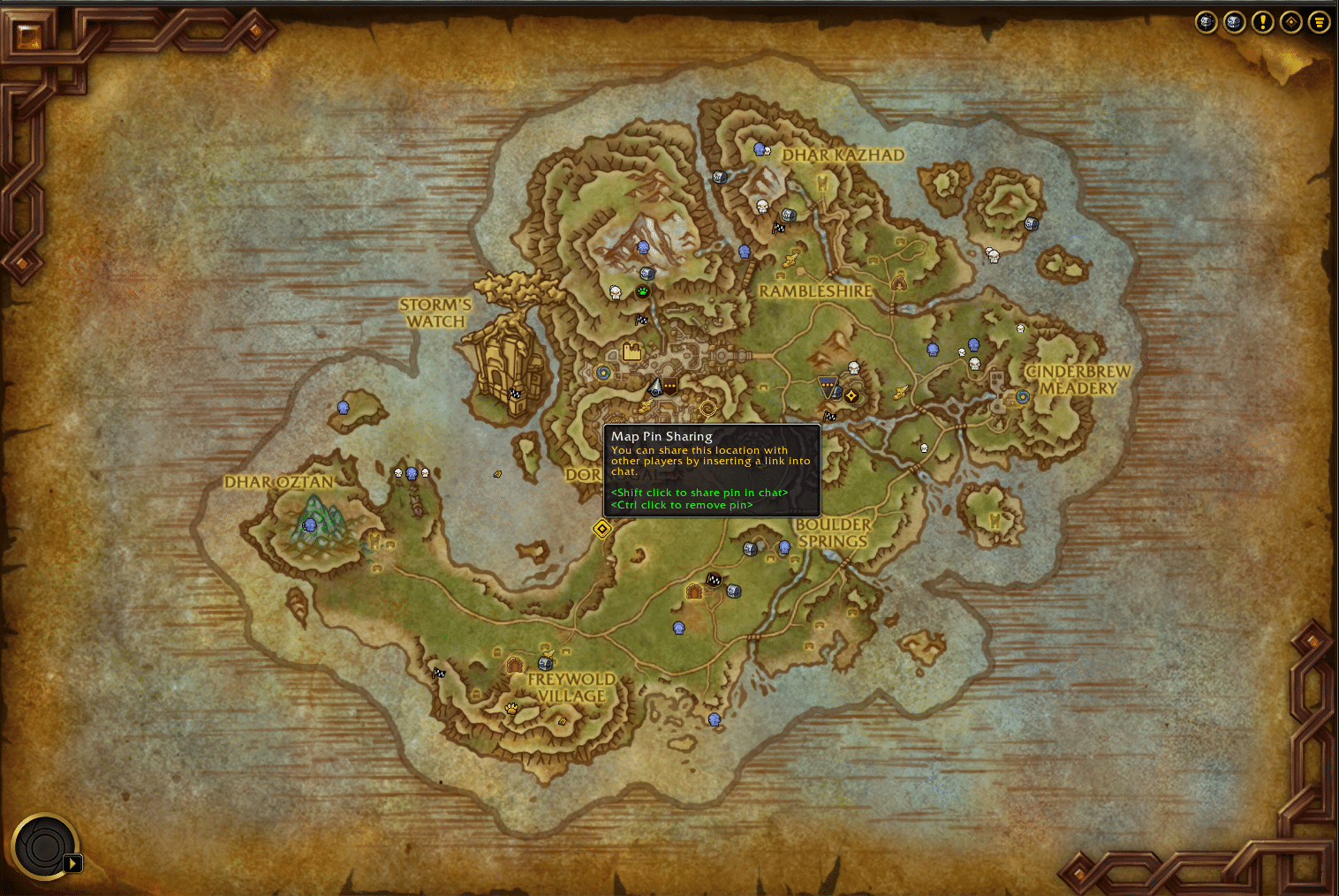Toggle tracked quests with the exclamation mark button
1339x896 pixels.
coord(1262,22)
